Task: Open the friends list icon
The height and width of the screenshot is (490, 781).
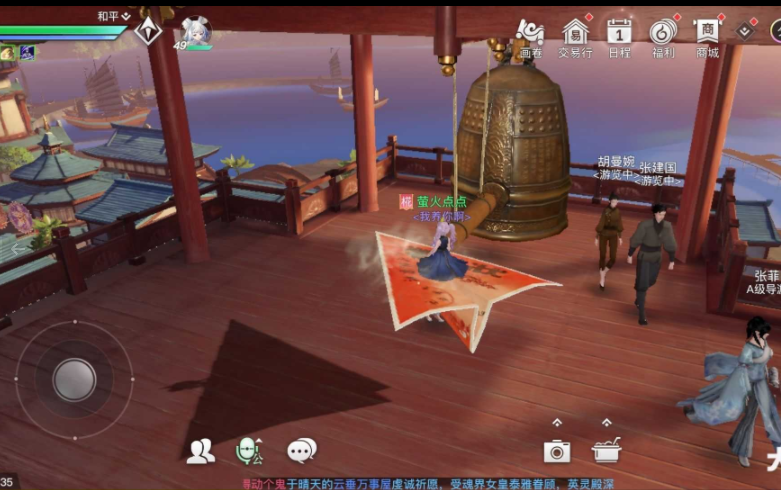Action: point(200,451)
